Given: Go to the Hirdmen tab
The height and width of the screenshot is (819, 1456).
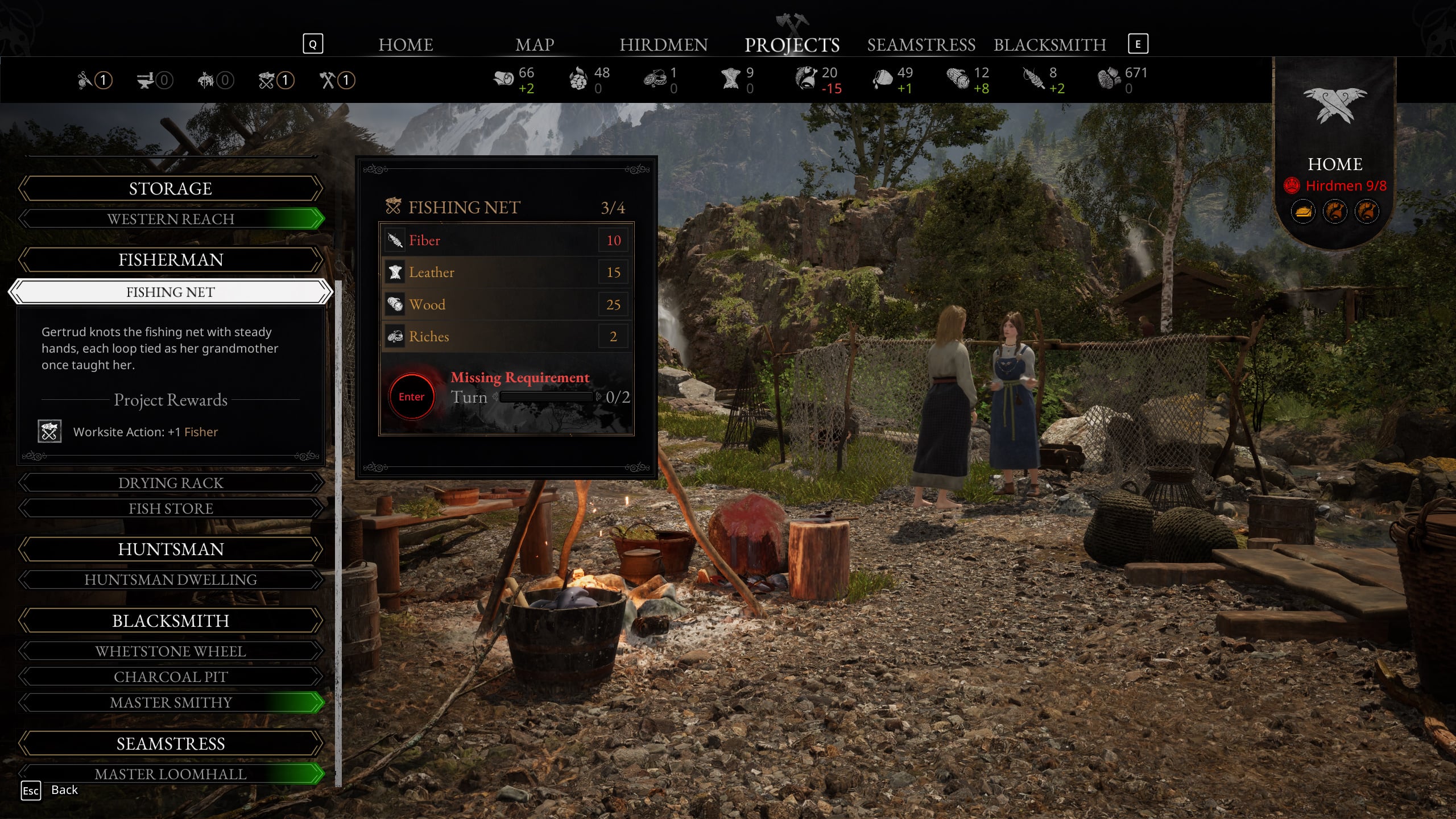Looking at the screenshot, I should pos(663,44).
